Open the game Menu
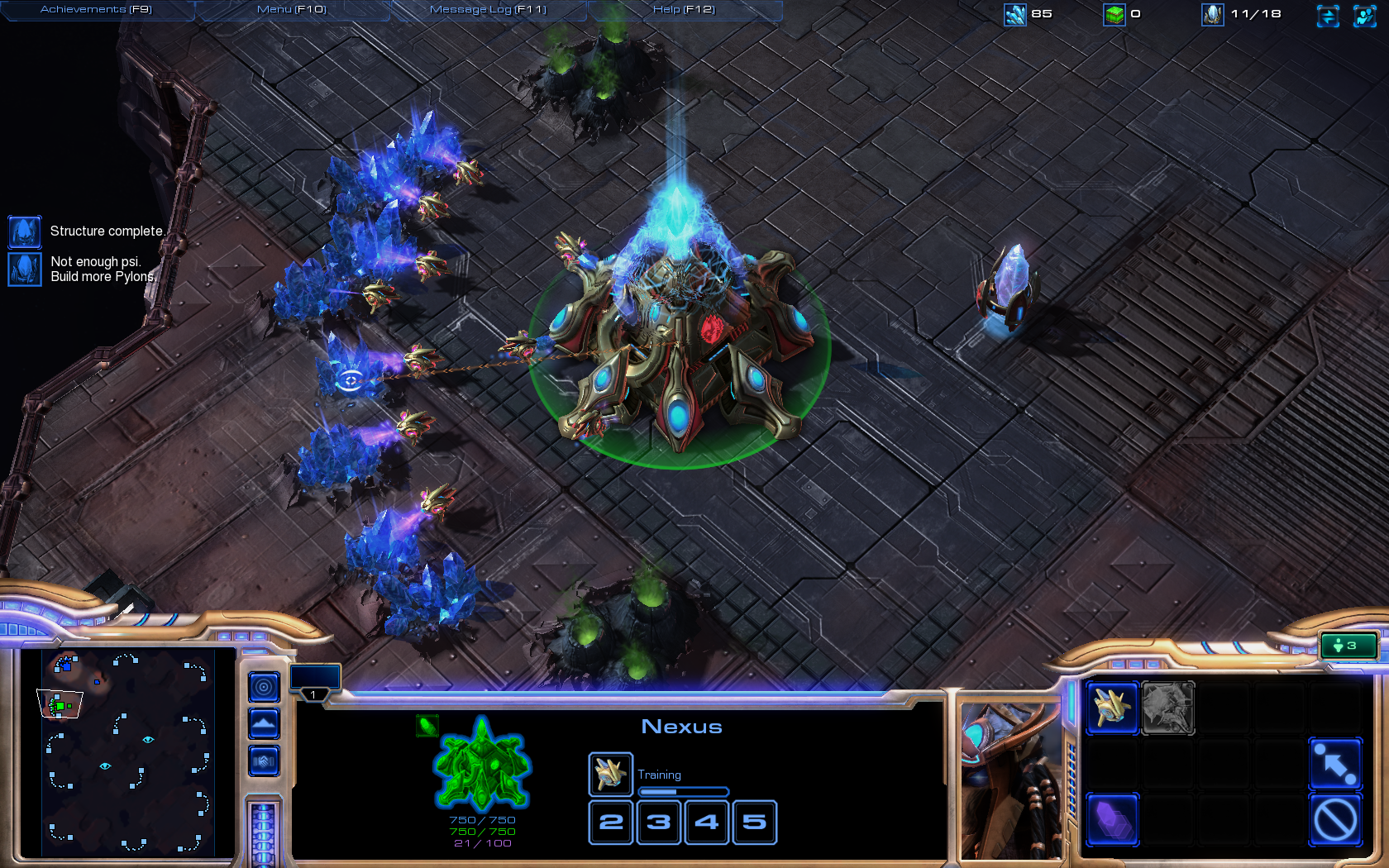 [x=291, y=10]
